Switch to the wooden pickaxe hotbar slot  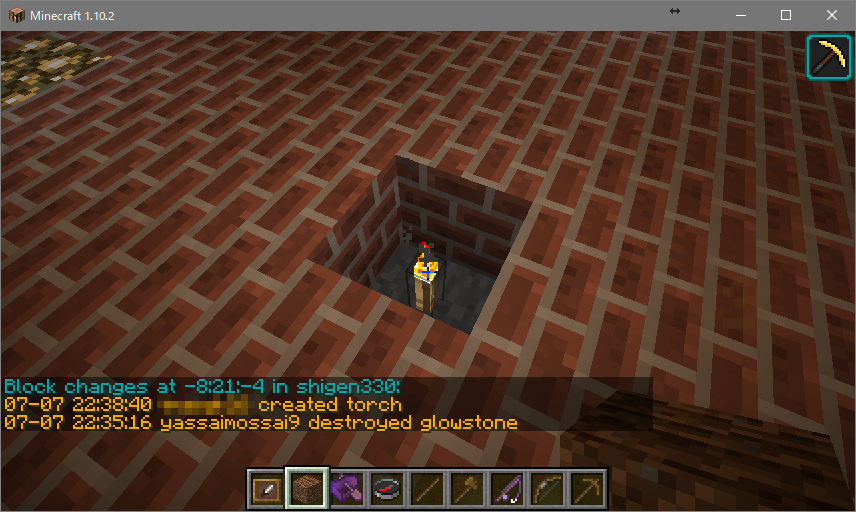tap(586, 489)
